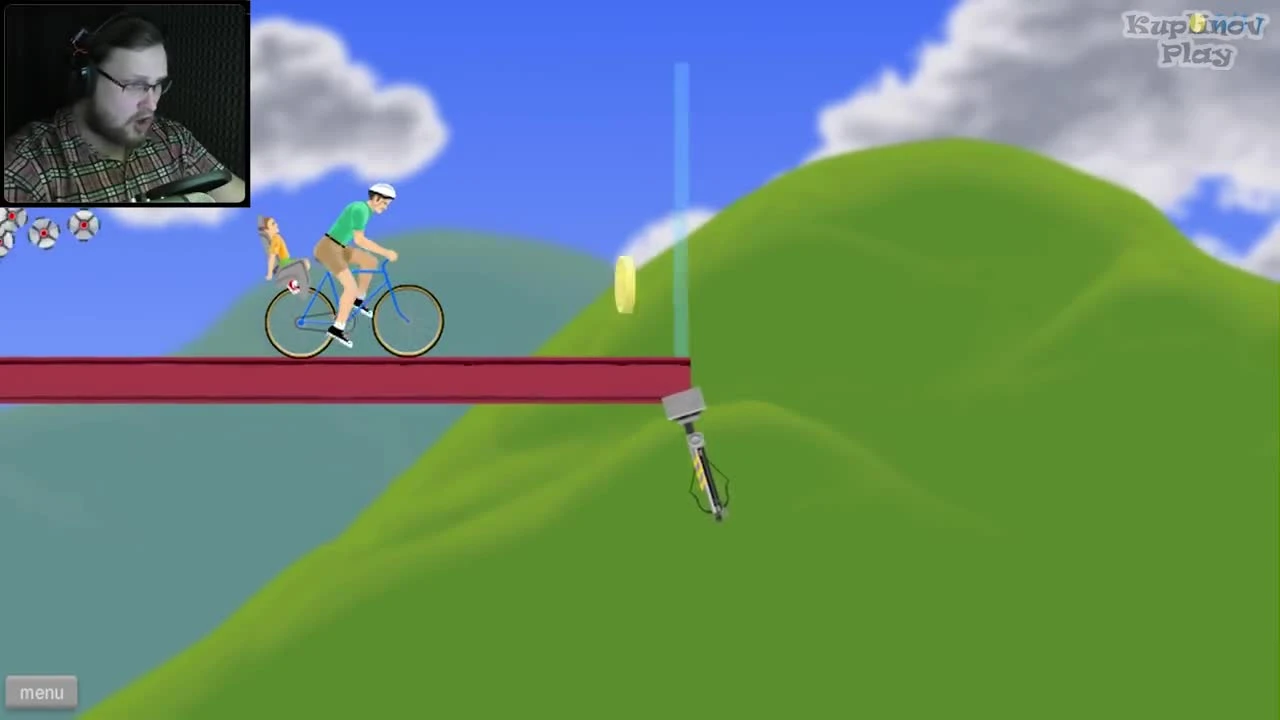Image resolution: width=1280 pixels, height=720 pixels.
Task: Click the webcam overlay in the top-left corner
Action: tap(124, 103)
